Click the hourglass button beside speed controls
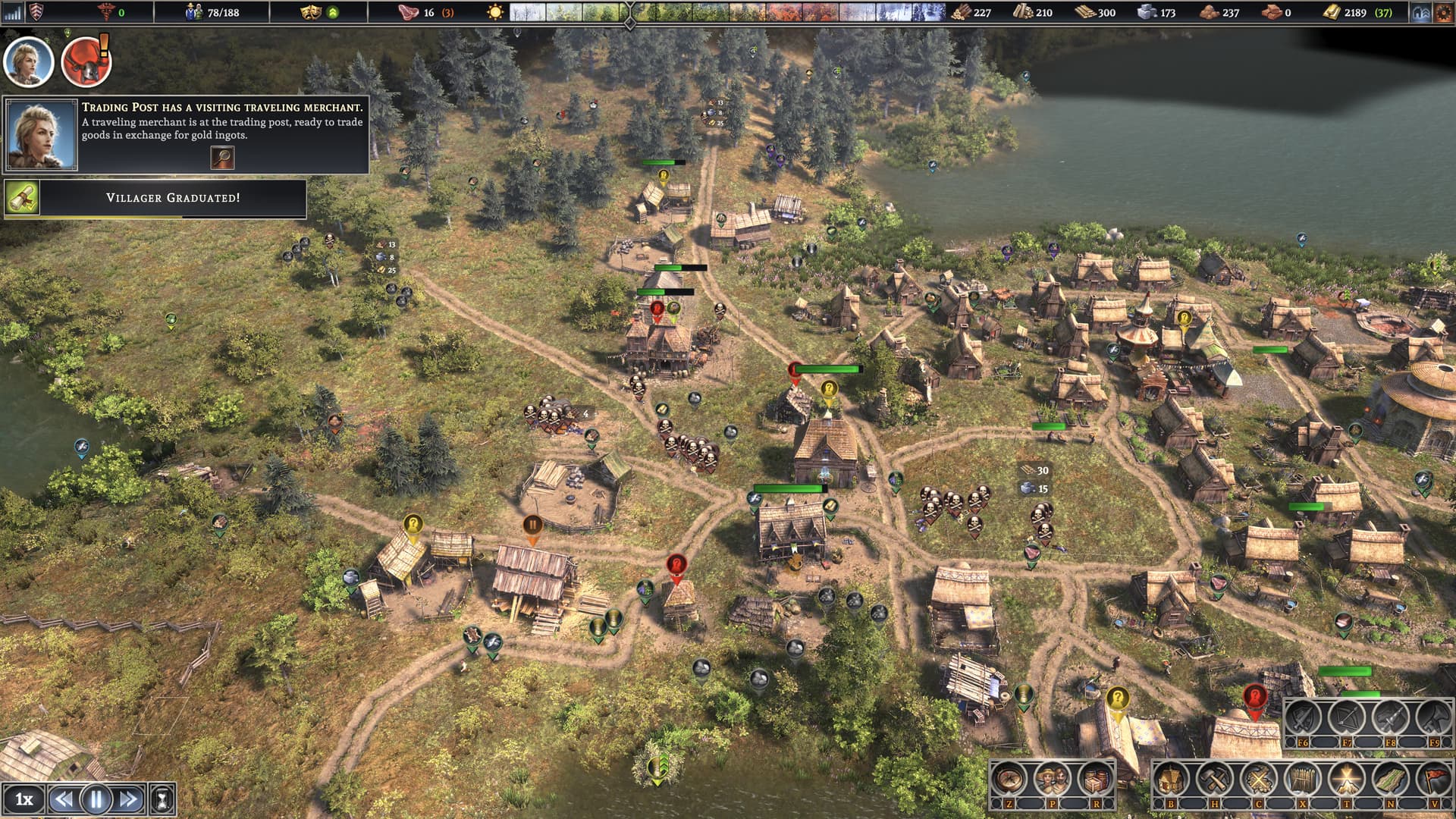This screenshot has width=1456, height=819. pos(162,799)
